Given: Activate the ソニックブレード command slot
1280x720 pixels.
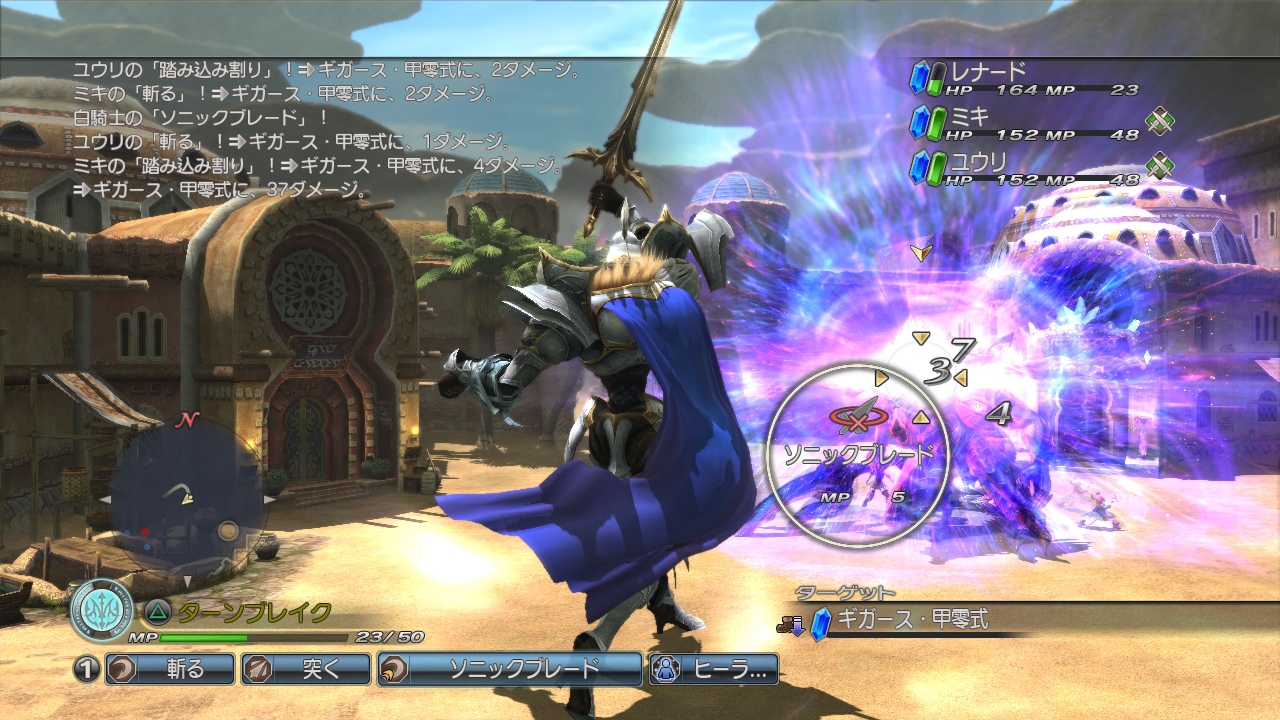Looking at the screenshot, I should pos(509,669).
